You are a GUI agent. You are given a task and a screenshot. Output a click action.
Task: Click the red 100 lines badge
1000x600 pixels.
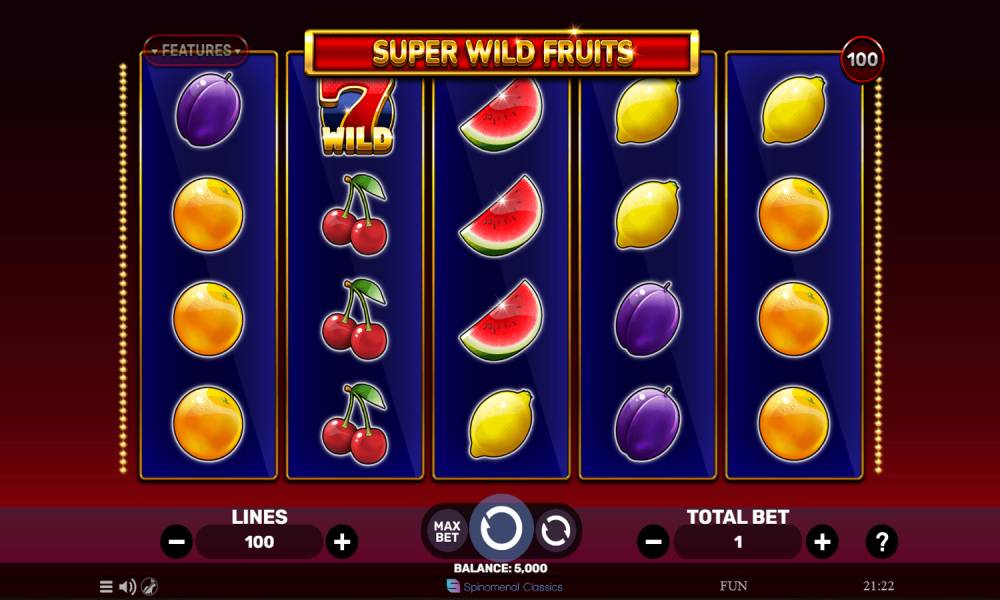(862, 59)
